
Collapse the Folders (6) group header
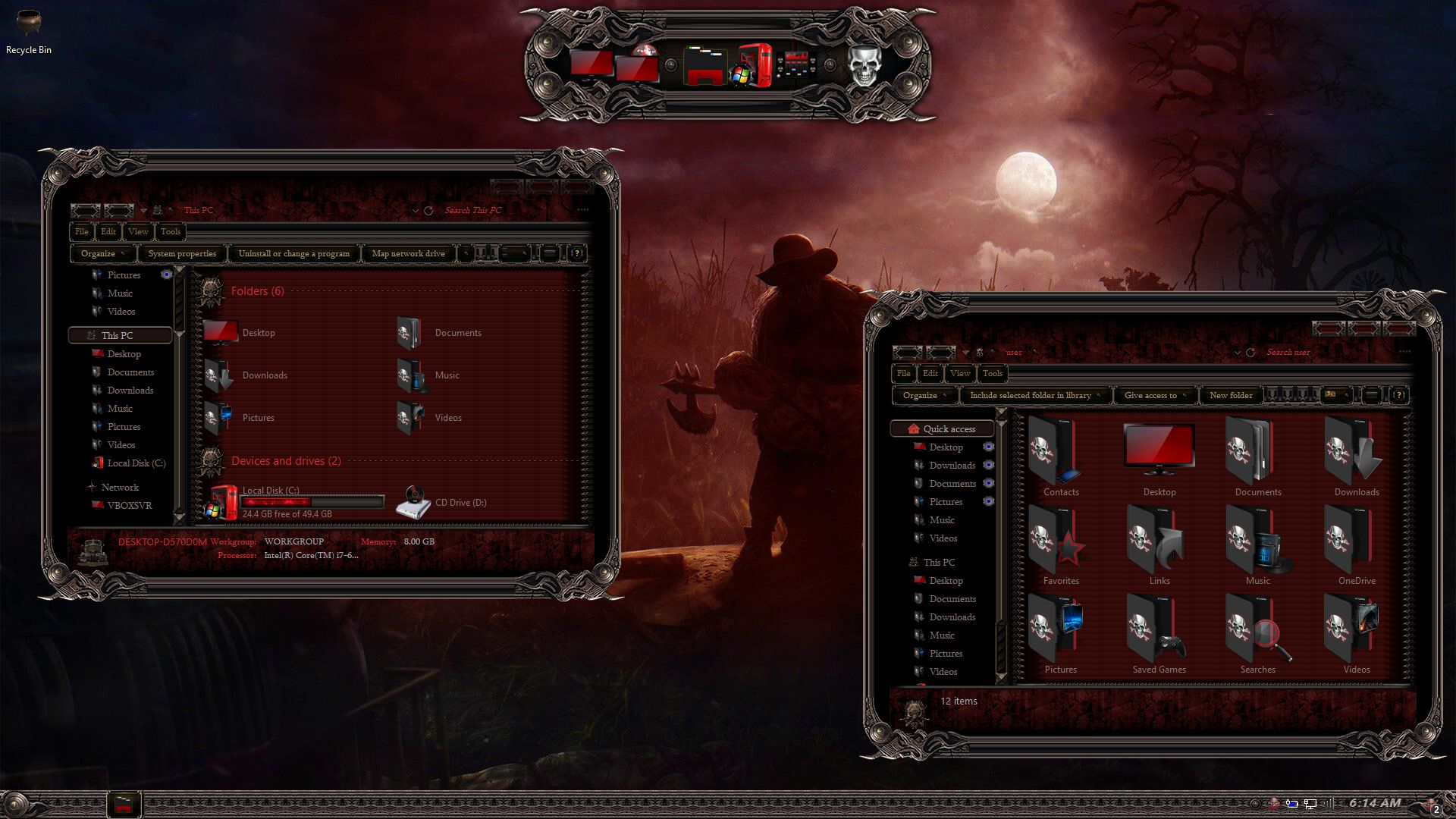click(x=257, y=291)
